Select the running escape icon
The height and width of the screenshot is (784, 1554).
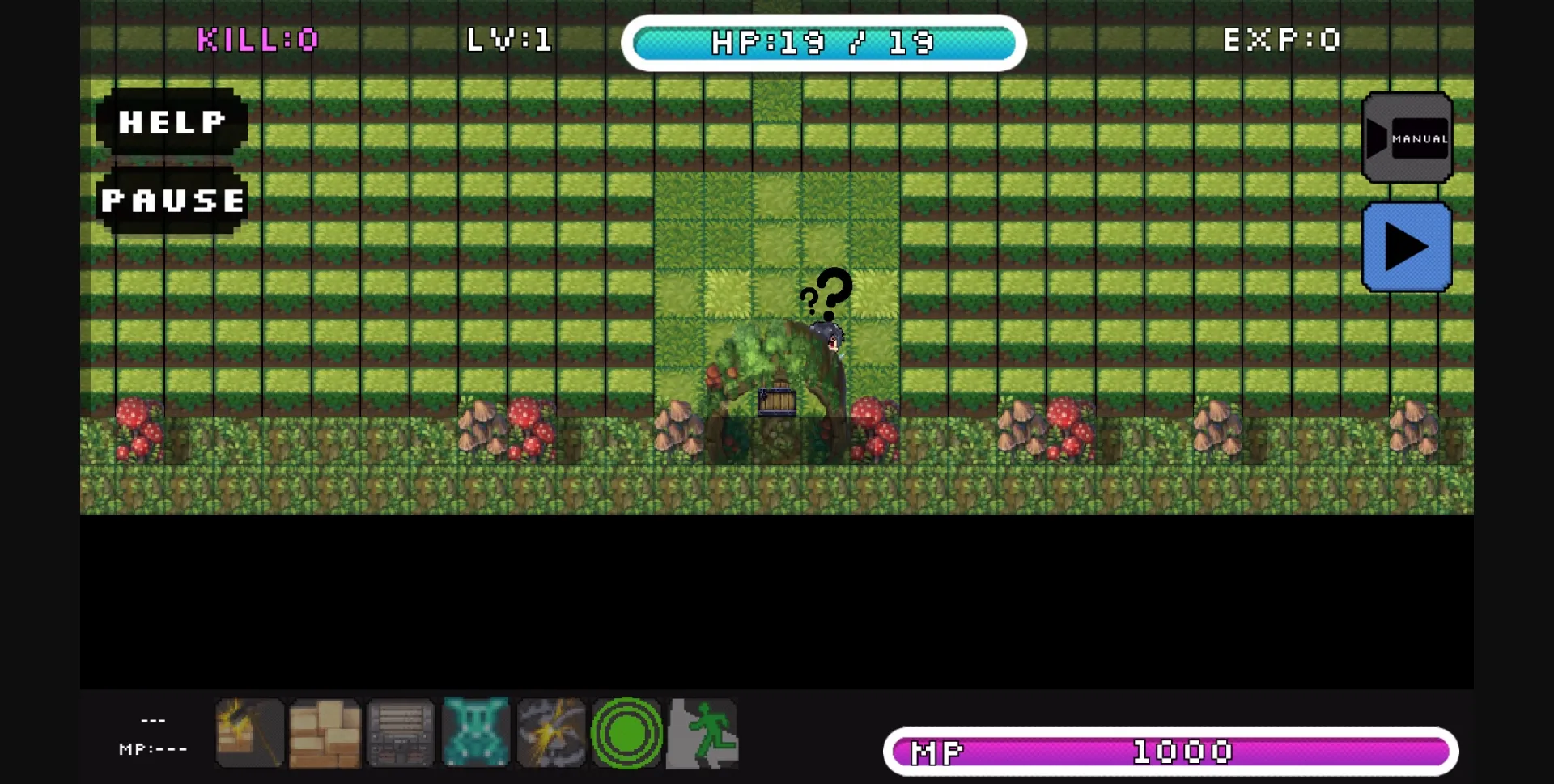pyautogui.click(x=703, y=735)
